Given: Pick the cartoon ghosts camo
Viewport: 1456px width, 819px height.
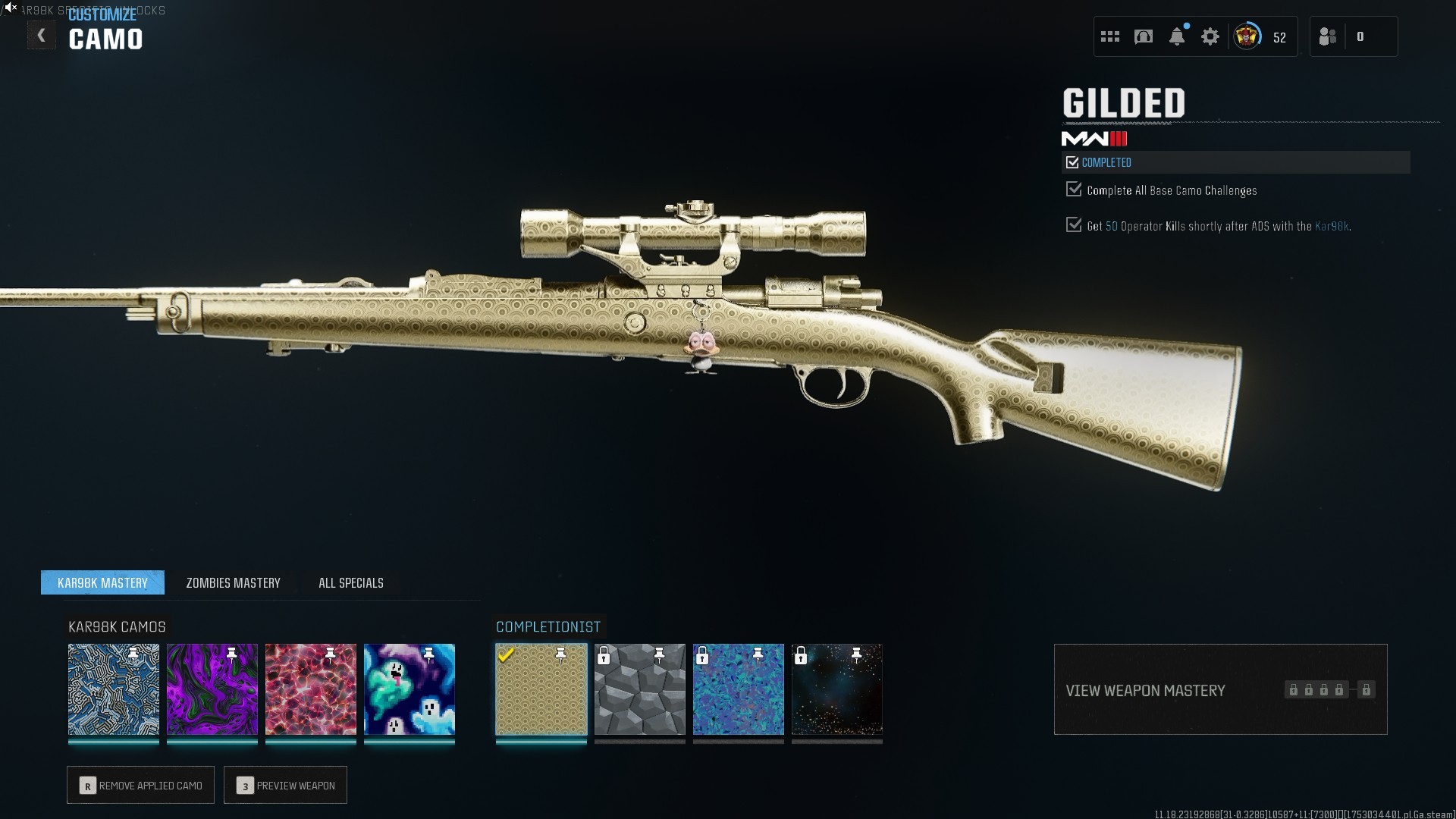Looking at the screenshot, I should tap(409, 689).
